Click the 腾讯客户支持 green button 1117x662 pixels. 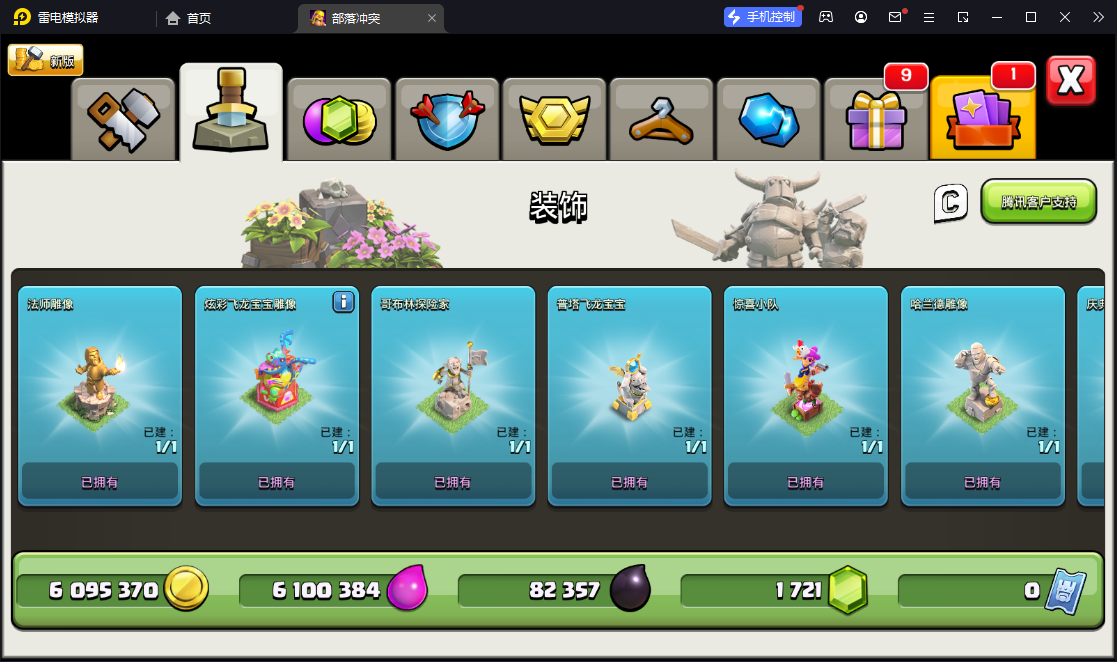(x=1038, y=201)
